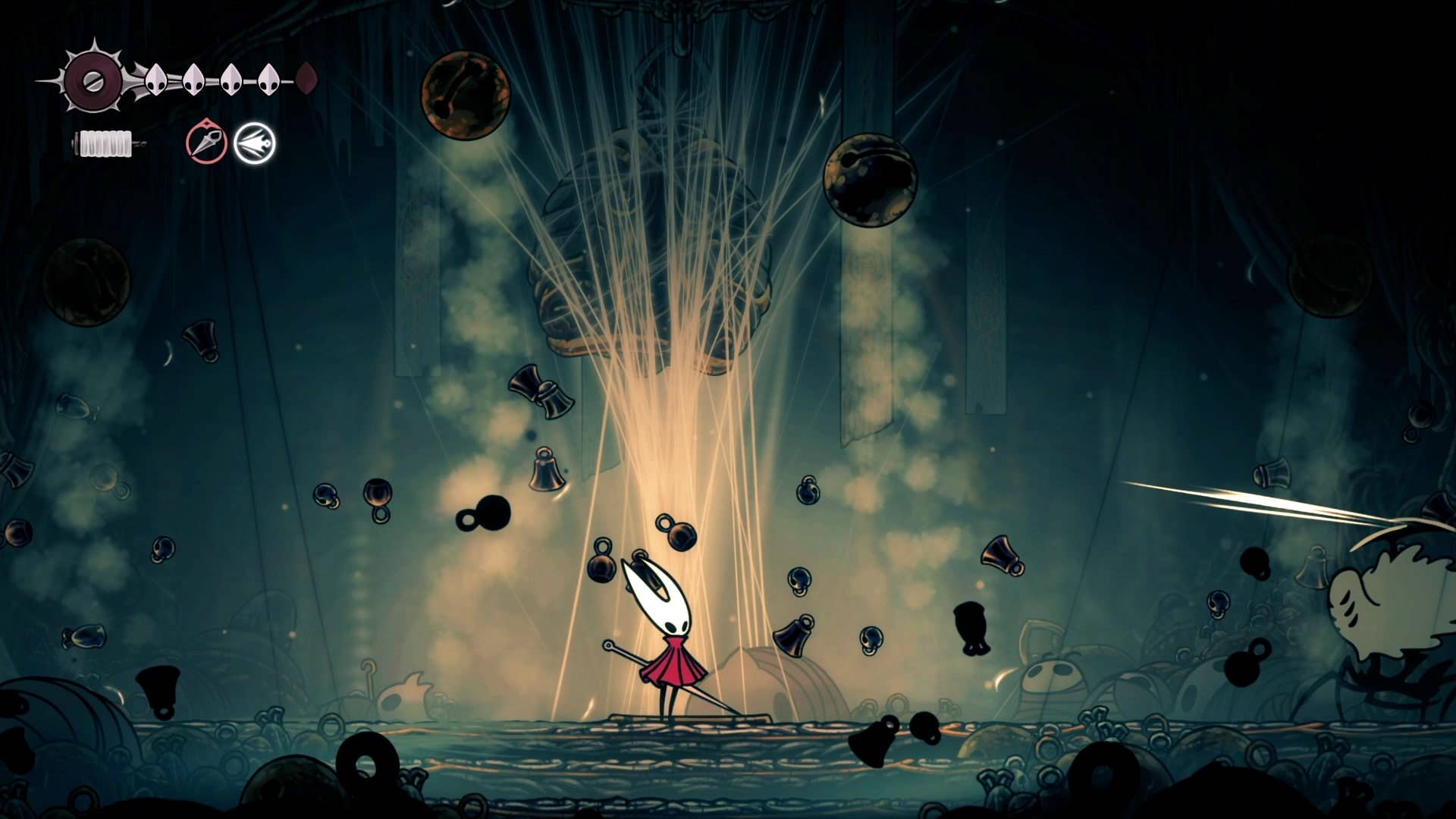Click the white silk spool gauge
1456x819 pixels.
point(106,143)
